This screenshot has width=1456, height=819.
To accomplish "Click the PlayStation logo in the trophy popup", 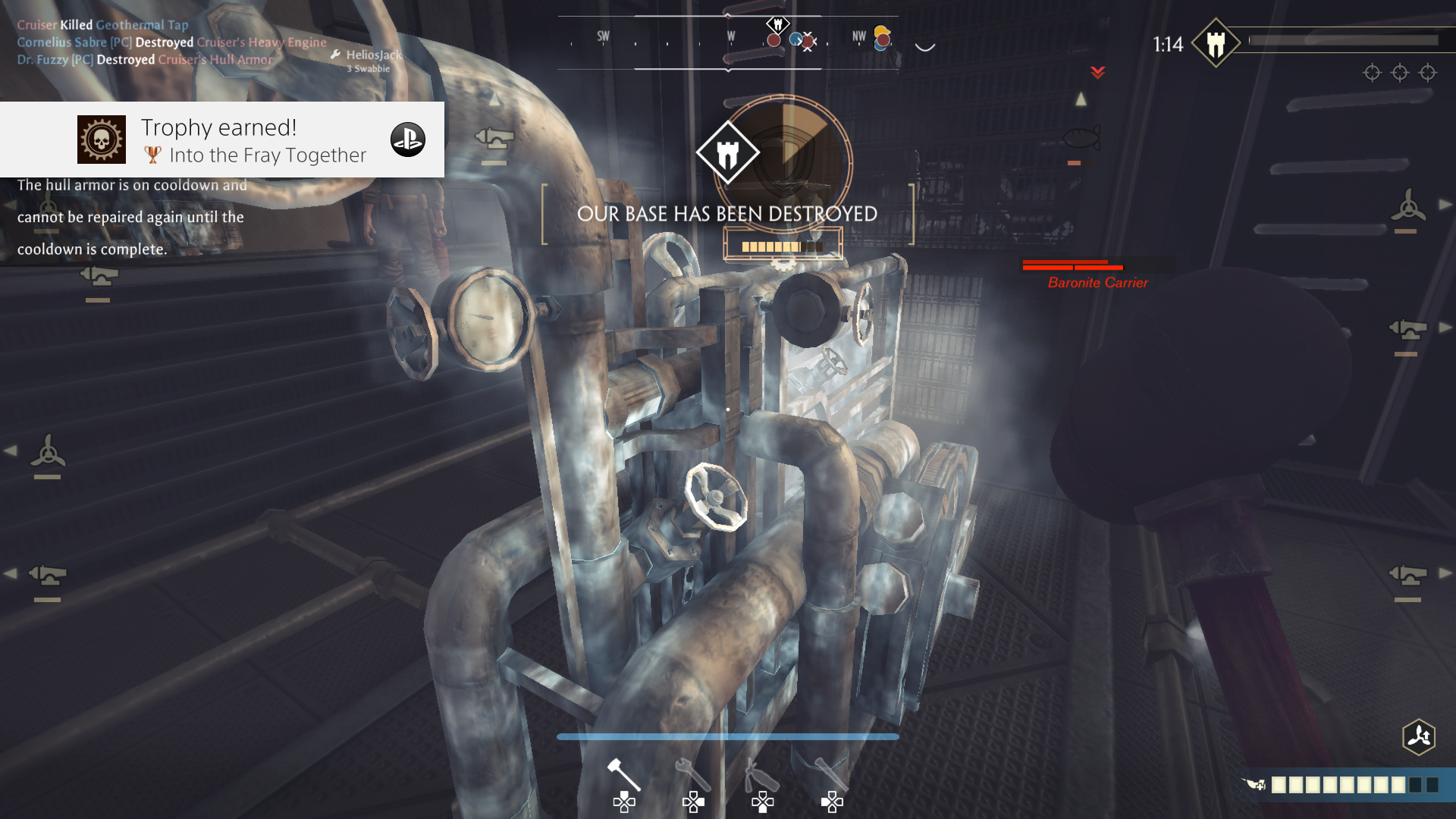I will [x=408, y=140].
